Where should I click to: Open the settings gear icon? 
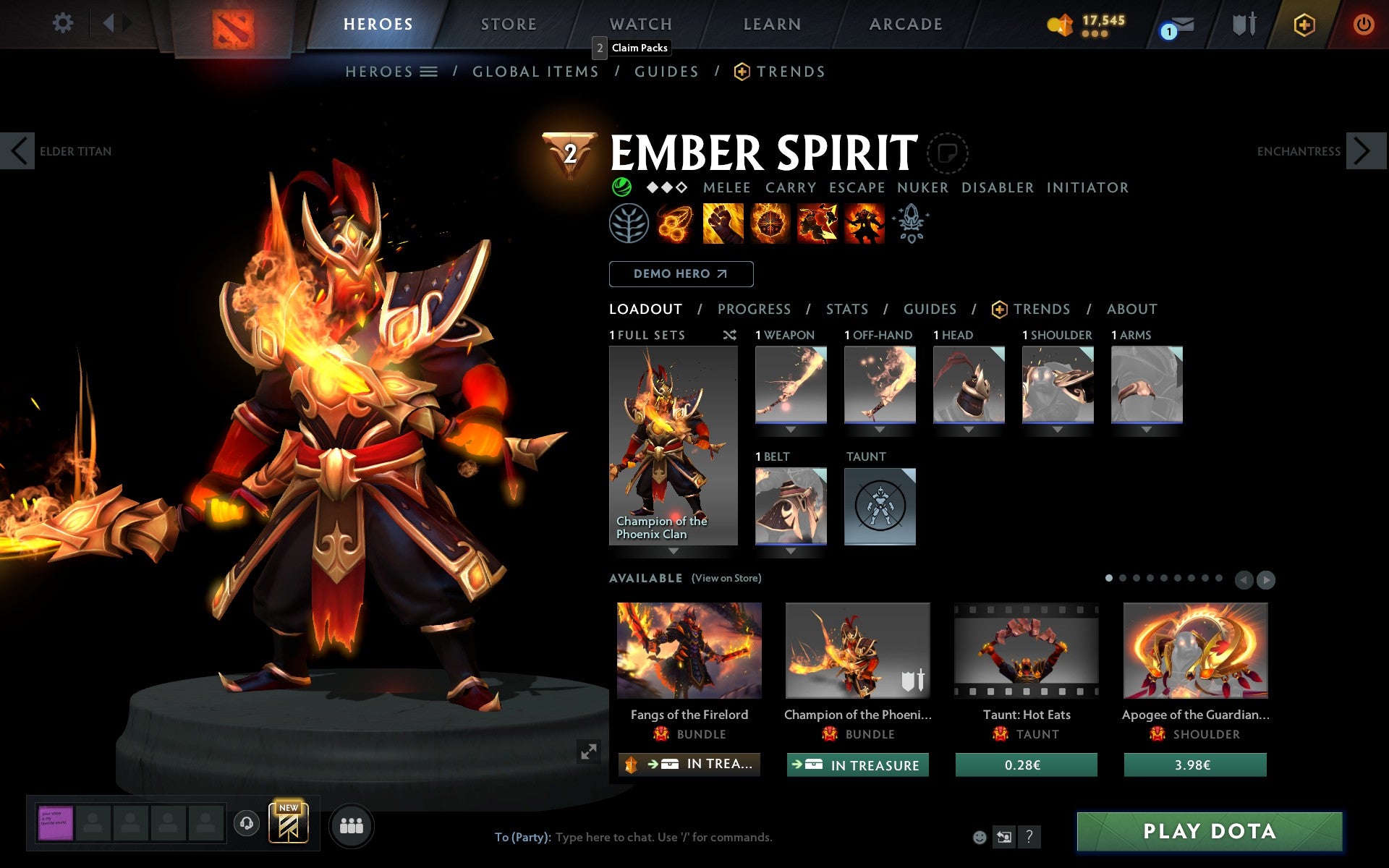[64, 23]
